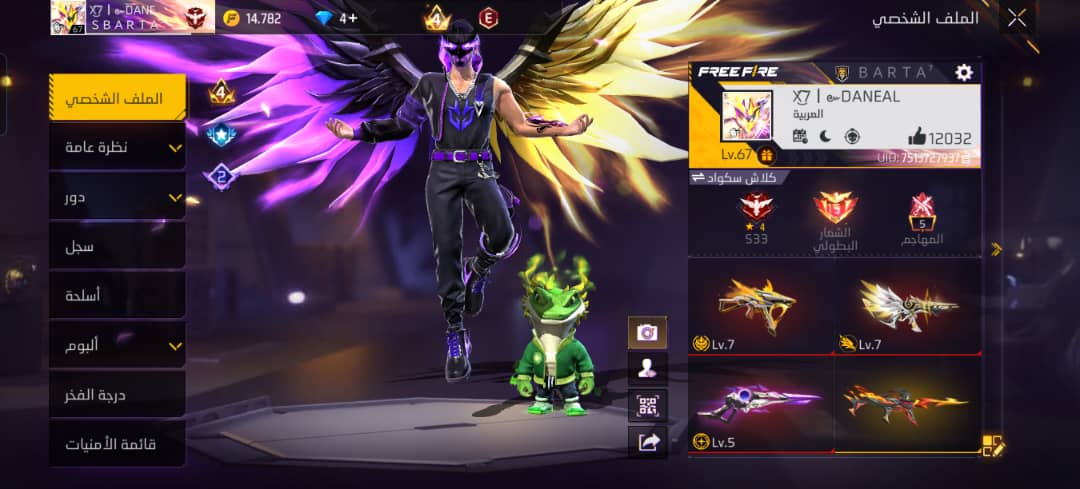
Task: Give a like with the thumbs-up
Action: (917, 138)
